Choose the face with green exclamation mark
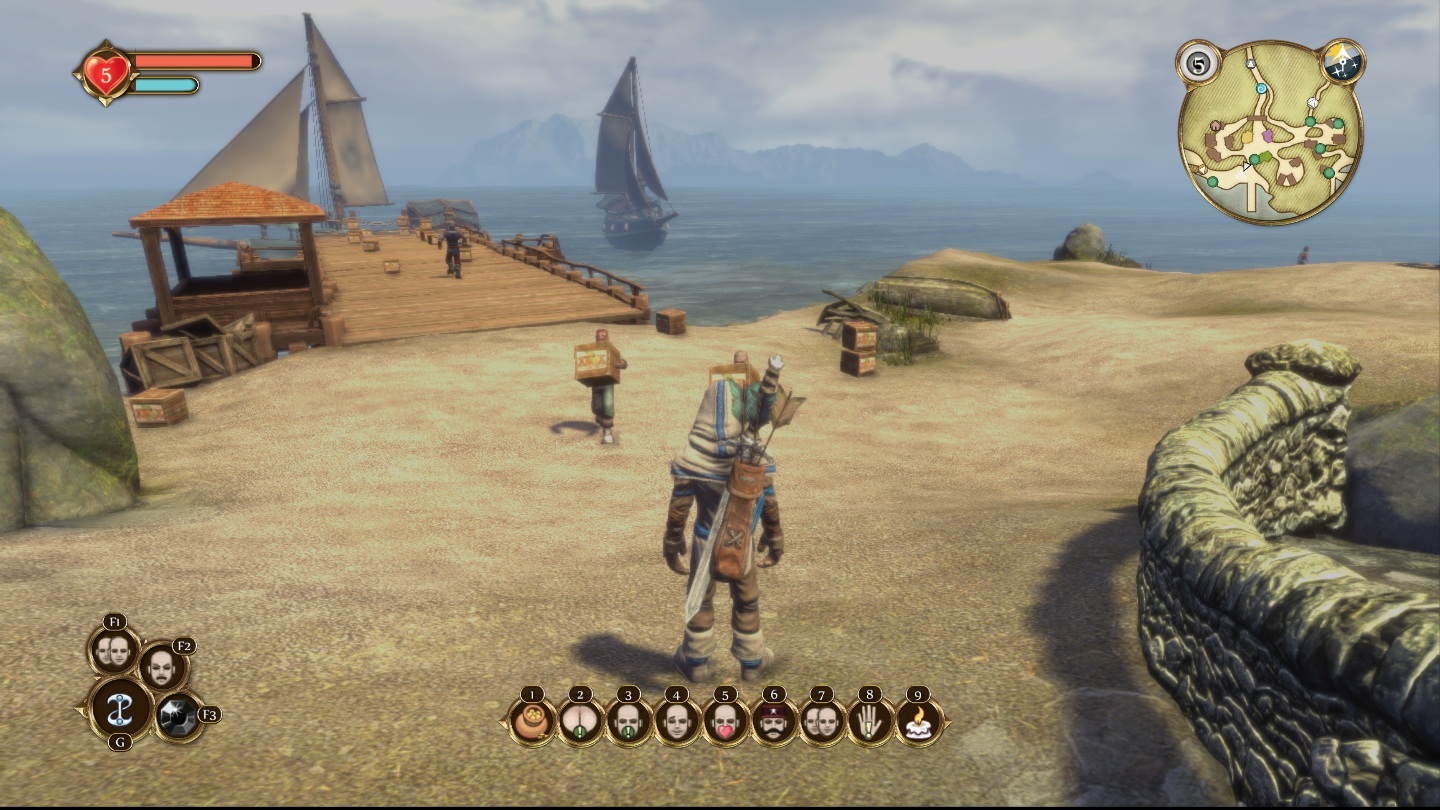The image size is (1440, 810). 629,721
